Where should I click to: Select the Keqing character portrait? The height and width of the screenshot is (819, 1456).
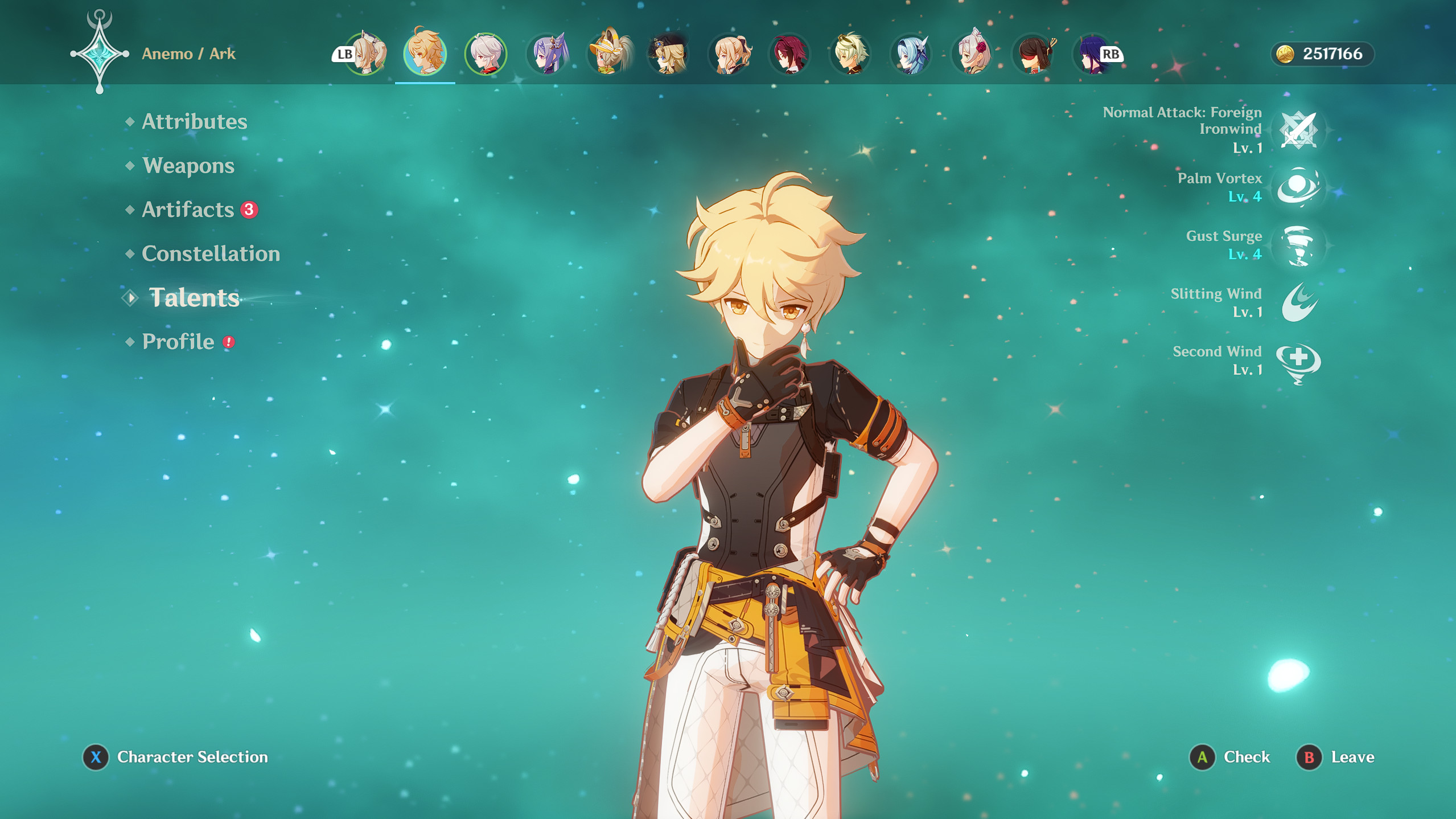click(x=547, y=54)
